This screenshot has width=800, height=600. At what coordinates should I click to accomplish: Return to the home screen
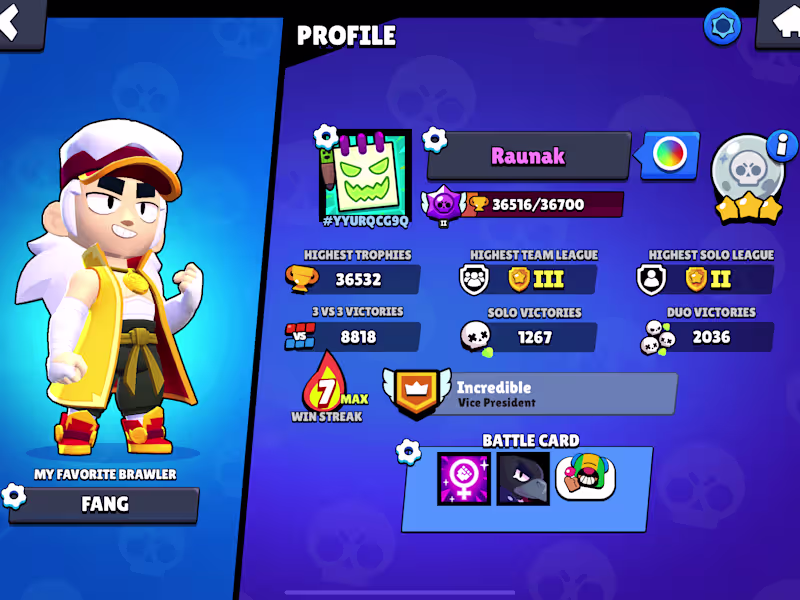tap(780, 22)
